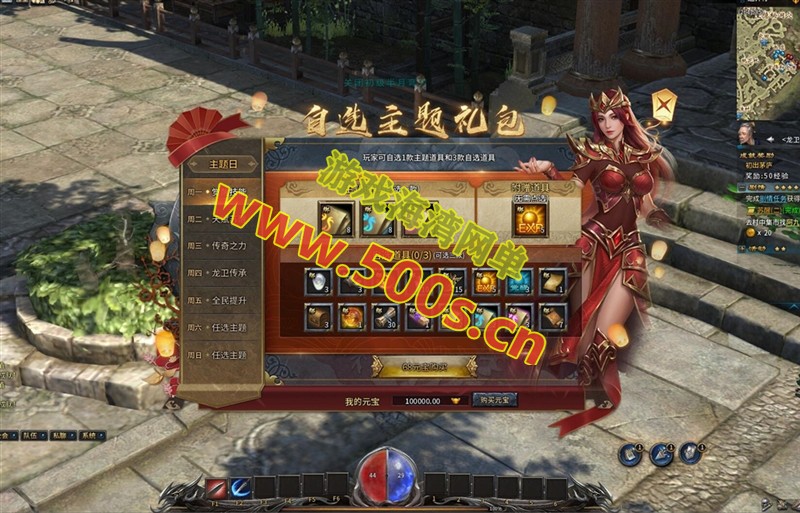Open the minimap
The width and height of the screenshot is (800, 513).
coord(767,60)
